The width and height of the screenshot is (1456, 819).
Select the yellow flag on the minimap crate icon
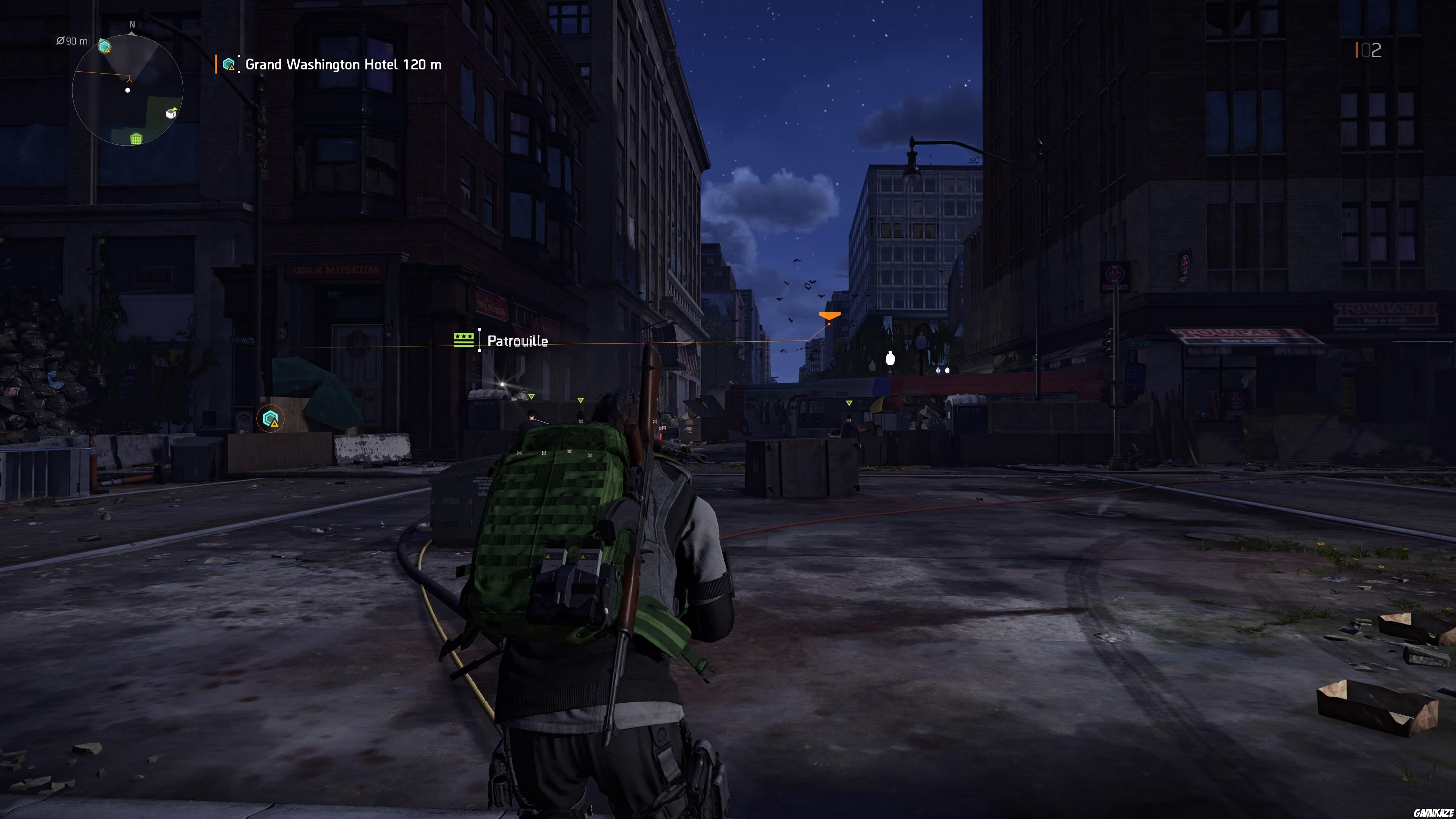175,109
